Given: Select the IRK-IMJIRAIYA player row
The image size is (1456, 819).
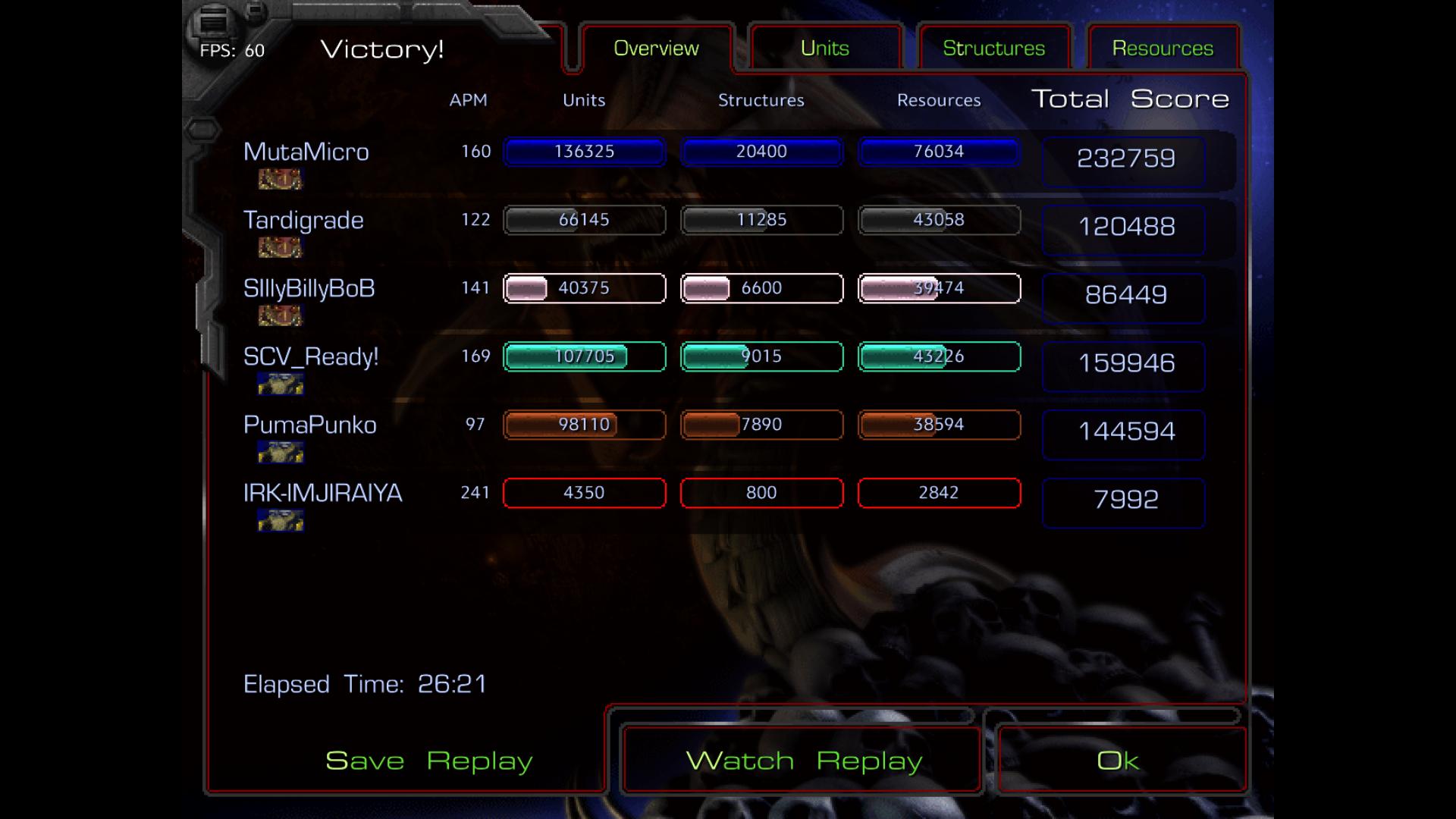Looking at the screenshot, I should [x=322, y=493].
